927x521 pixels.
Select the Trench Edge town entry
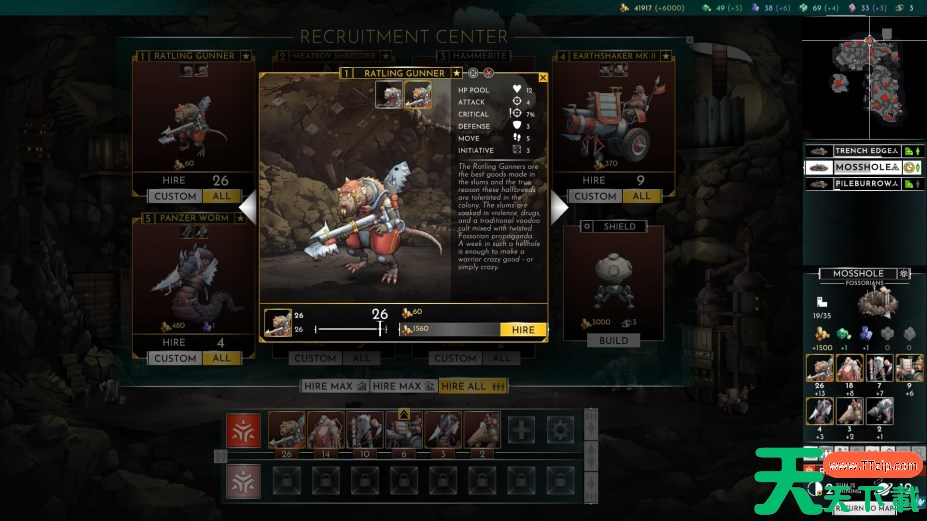point(866,151)
